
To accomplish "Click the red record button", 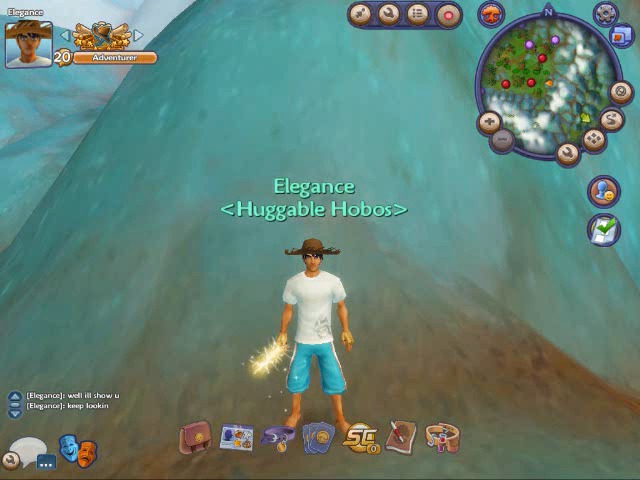I will (448, 14).
